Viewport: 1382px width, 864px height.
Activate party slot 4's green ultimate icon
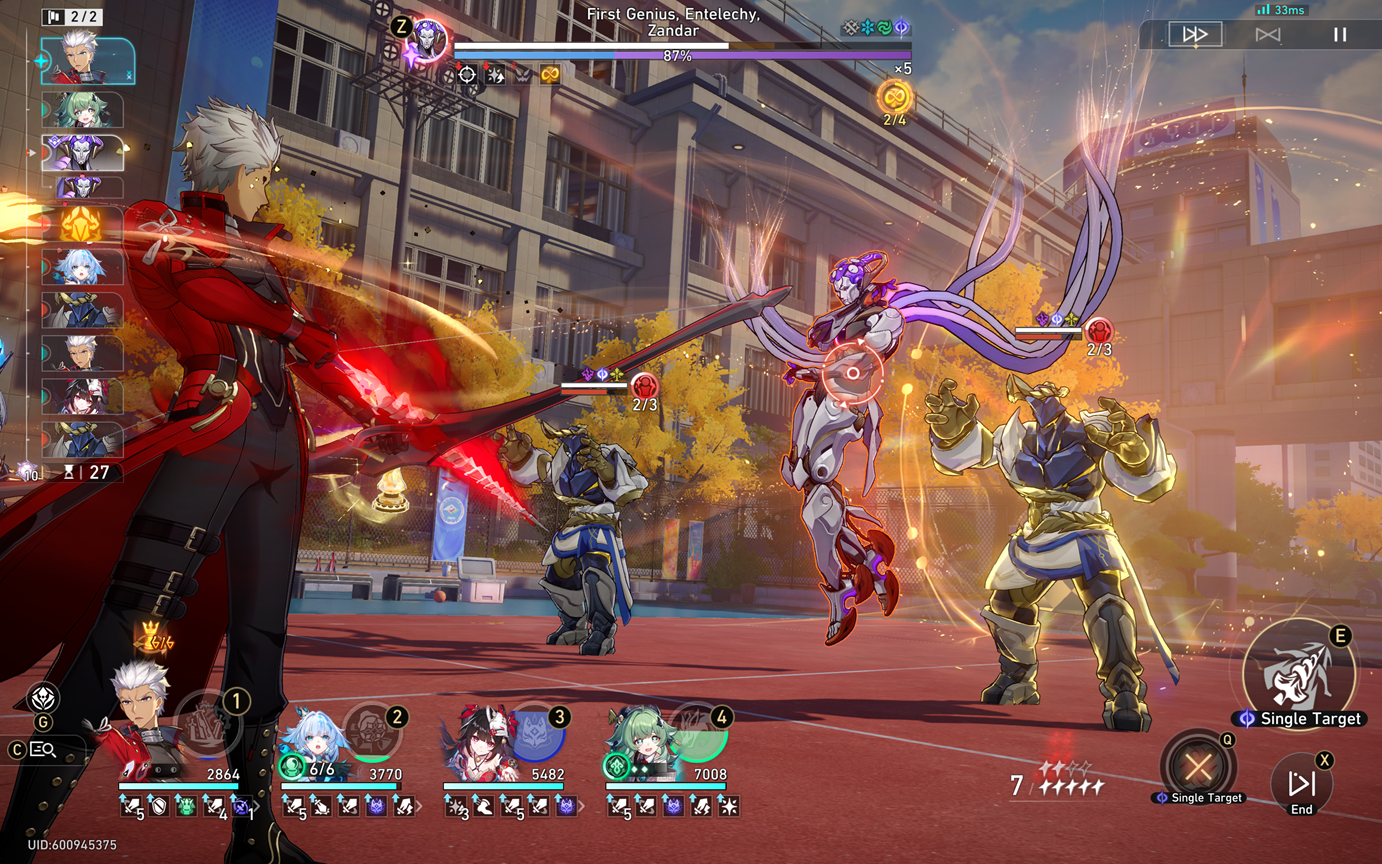pyautogui.click(x=698, y=735)
